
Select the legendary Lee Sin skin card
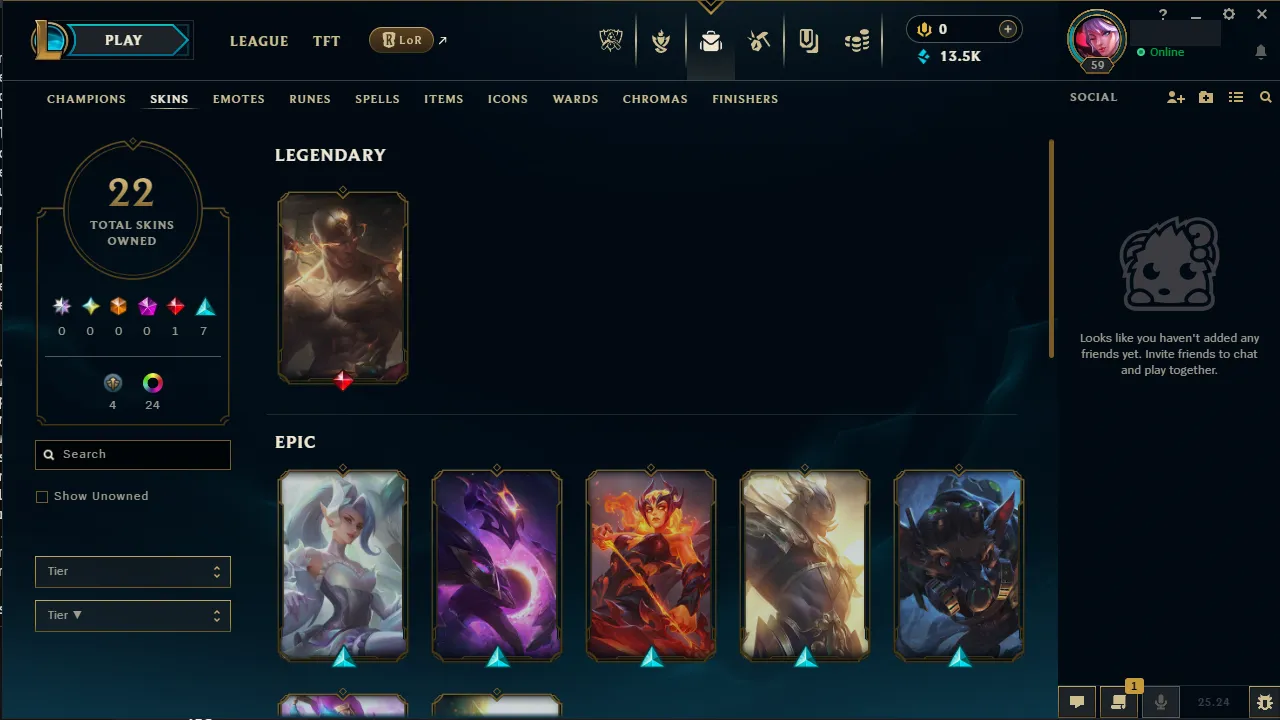(343, 287)
